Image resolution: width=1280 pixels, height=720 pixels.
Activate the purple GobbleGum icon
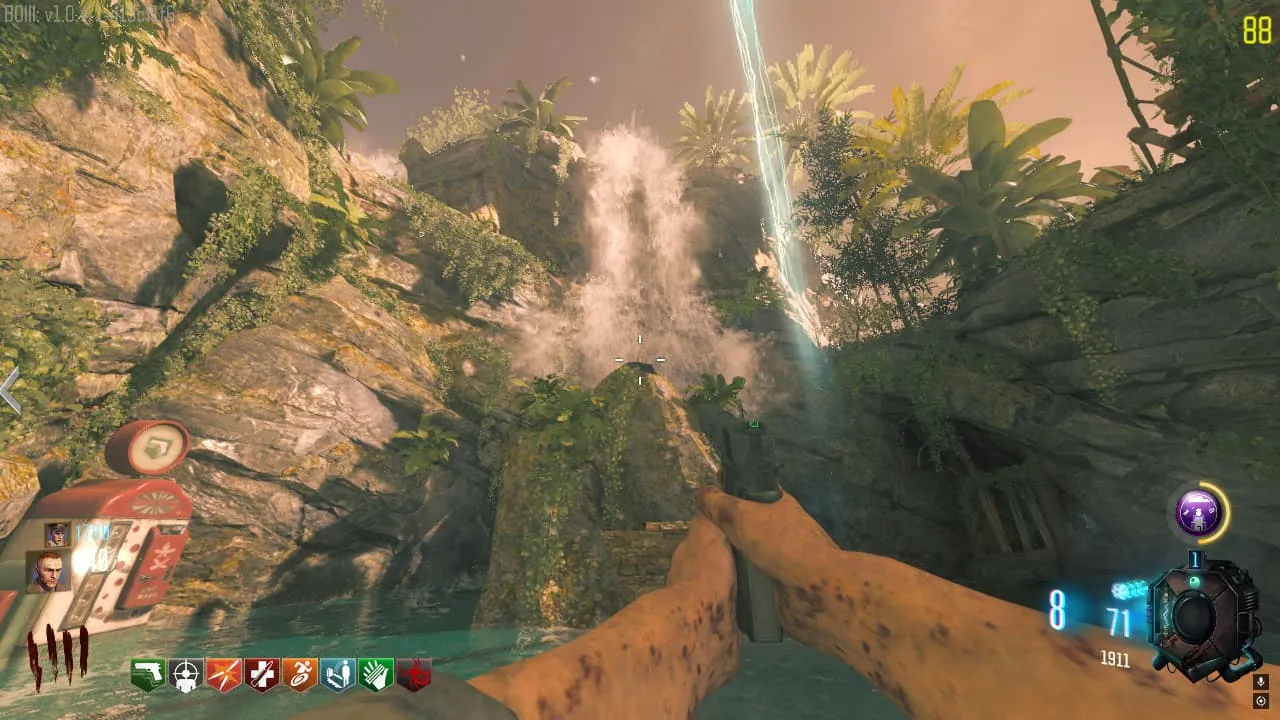pos(1197,513)
